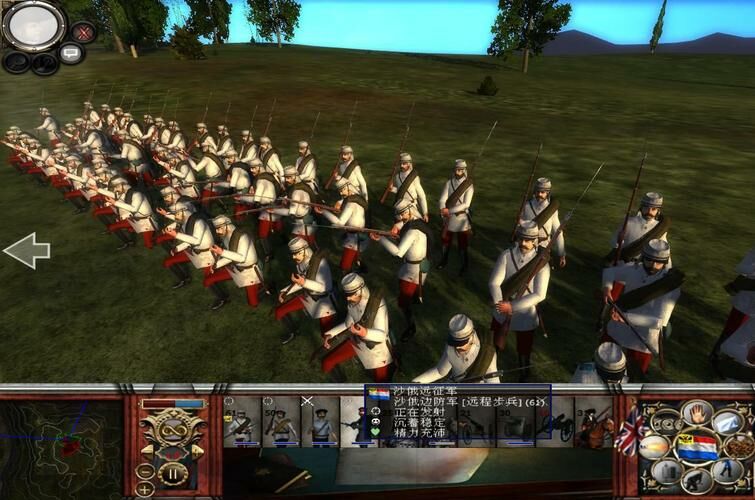Pause the battle with the pause button
Image resolution: width=755 pixels, height=500 pixels.
tap(174, 473)
